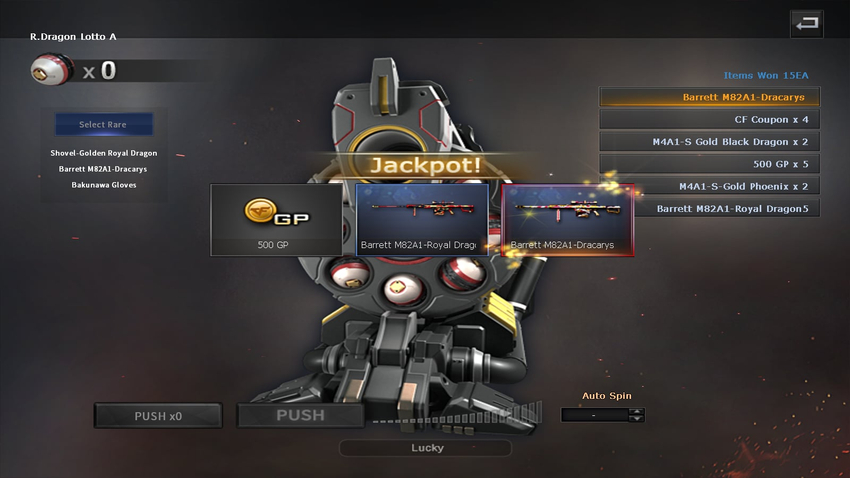The width and height of the screenshot is (850, 478).
Task: Choose Barrett M82A1-Dracarys in the items won list
Action: click(x=709, y=97)
